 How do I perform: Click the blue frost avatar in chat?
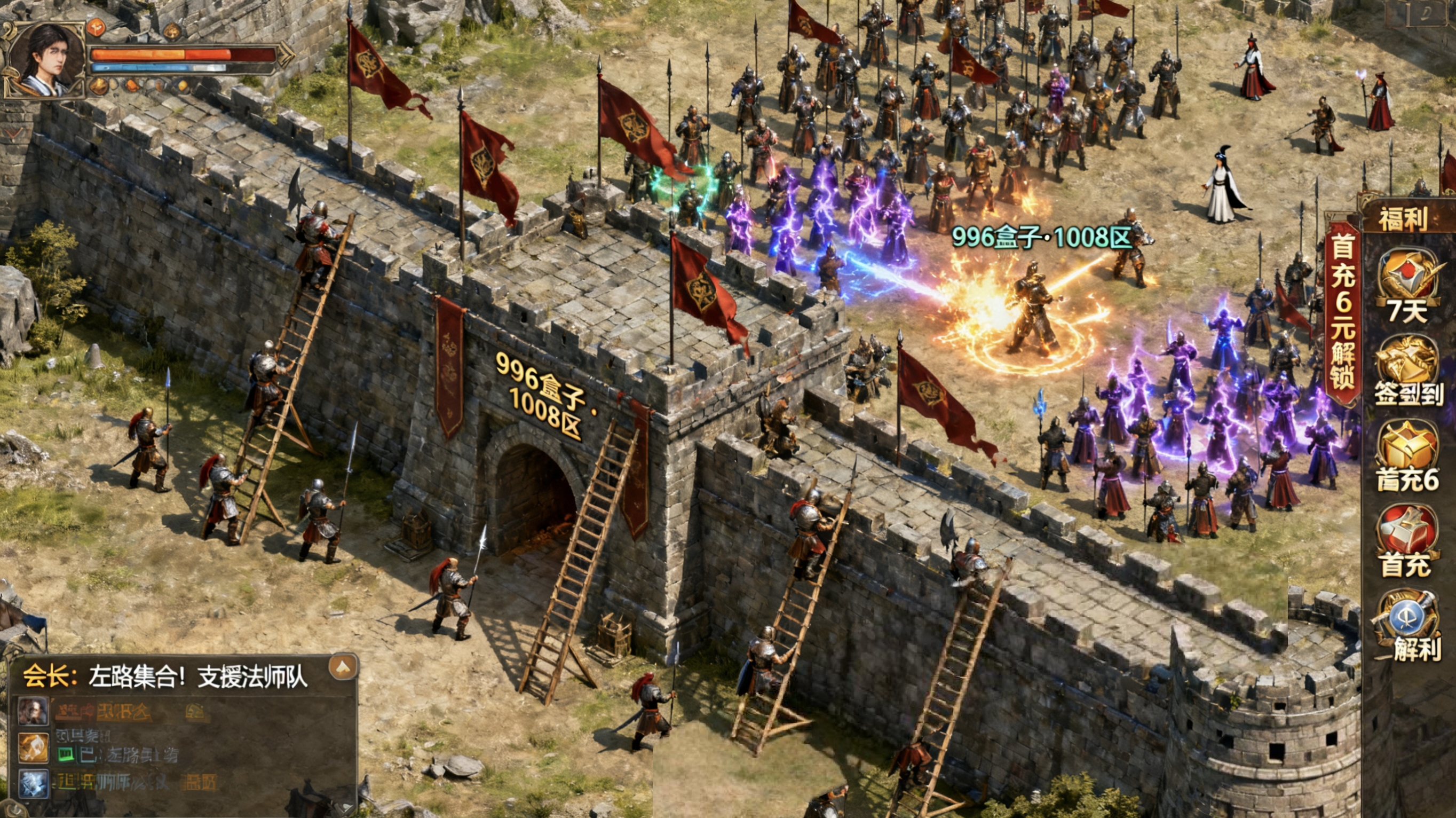click(33, 783)
